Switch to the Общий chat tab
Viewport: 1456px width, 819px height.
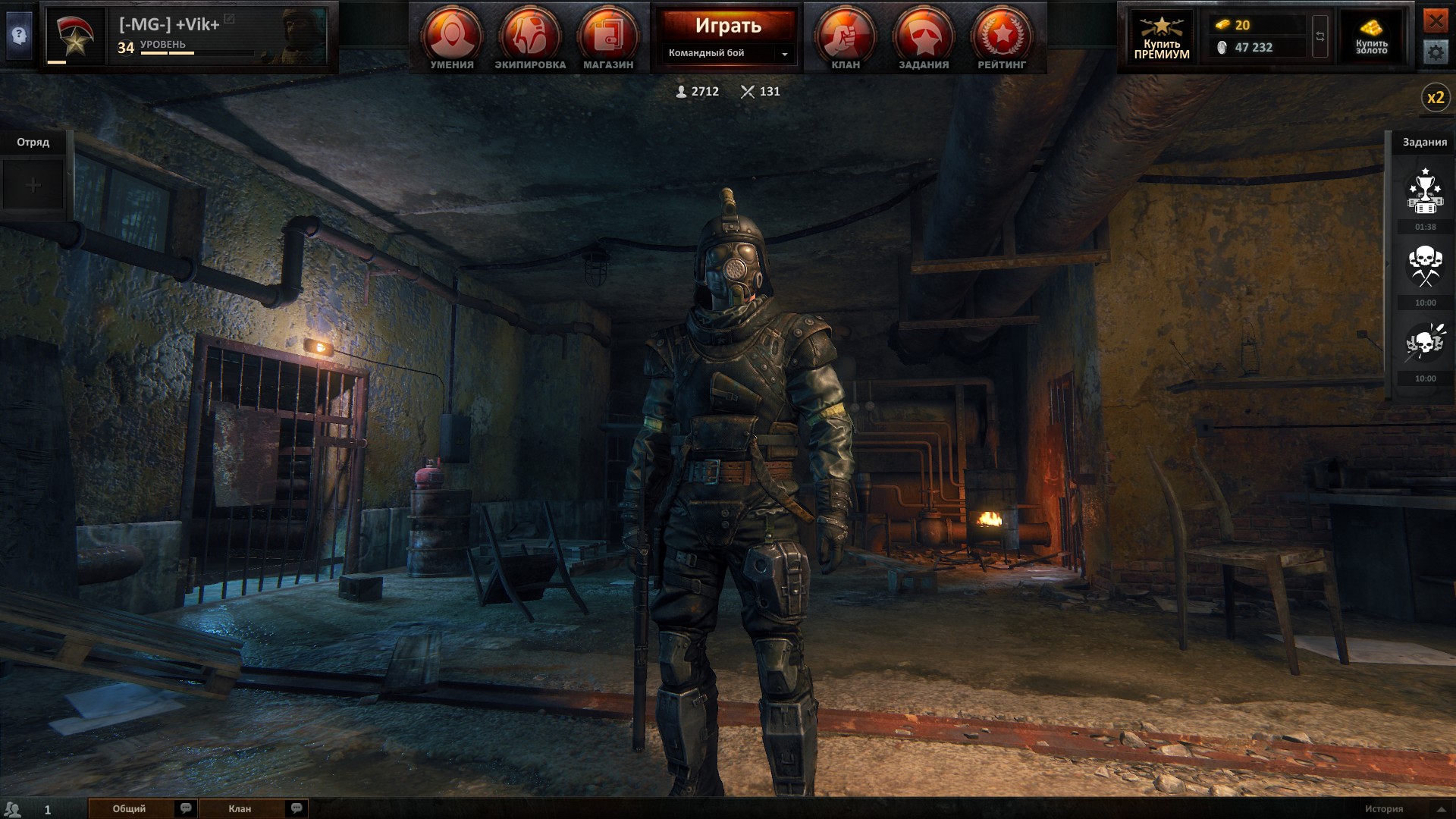click(130, 808)
